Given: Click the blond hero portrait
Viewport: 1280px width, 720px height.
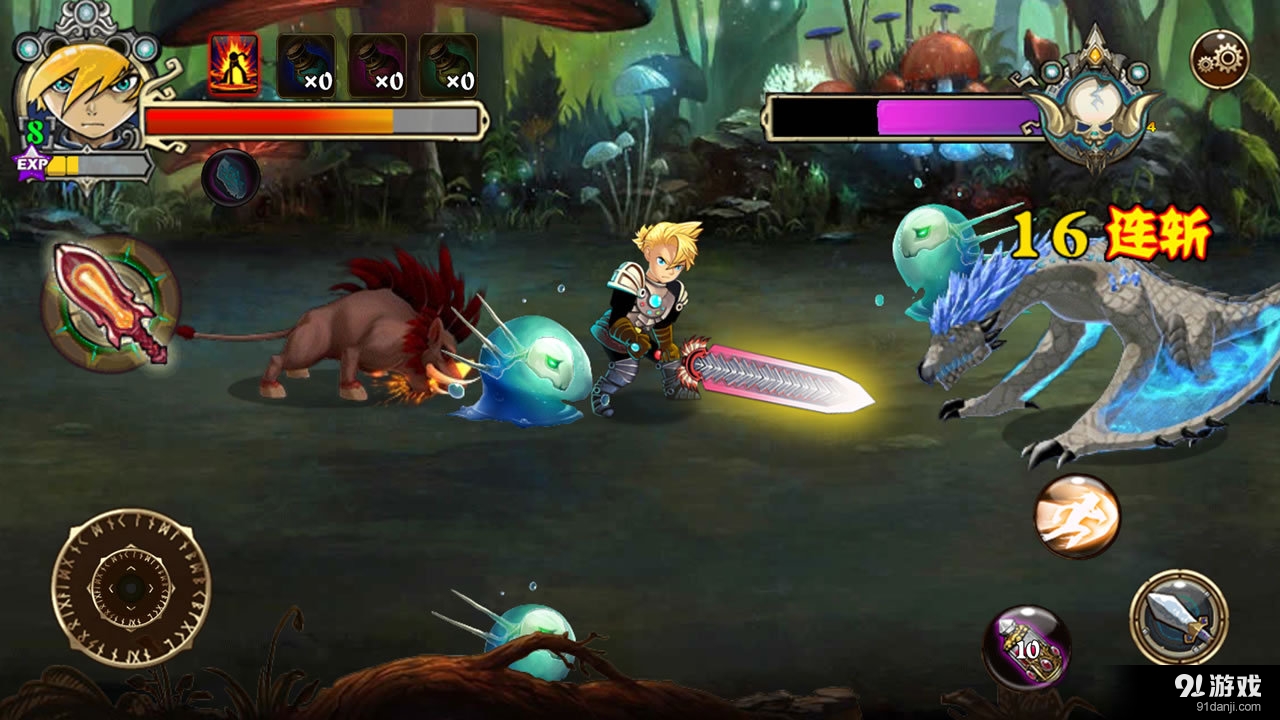Looking at the screenshot, I should tap(84, 96).
